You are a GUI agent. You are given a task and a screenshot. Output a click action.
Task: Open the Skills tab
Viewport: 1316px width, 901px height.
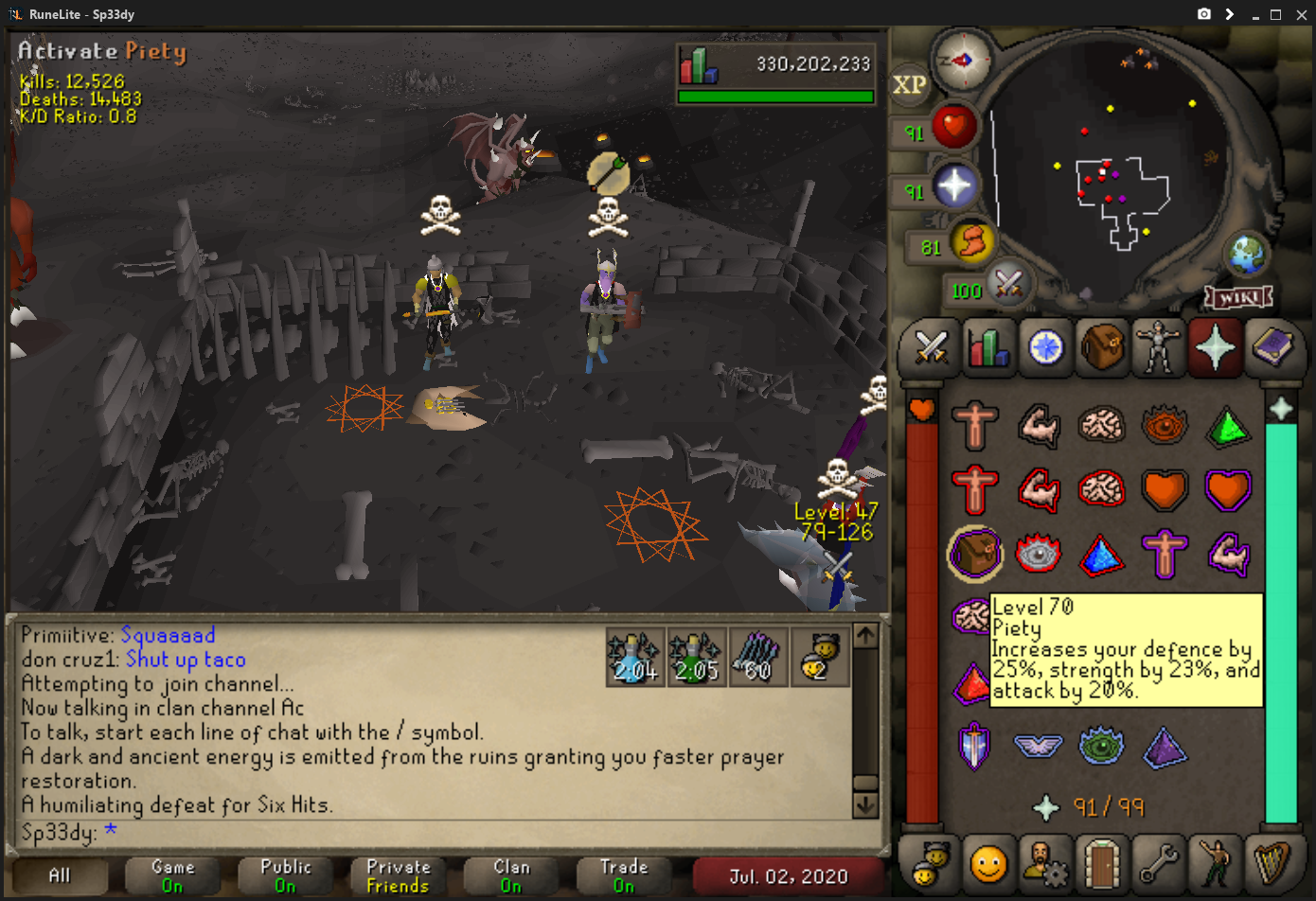(988, 347)
